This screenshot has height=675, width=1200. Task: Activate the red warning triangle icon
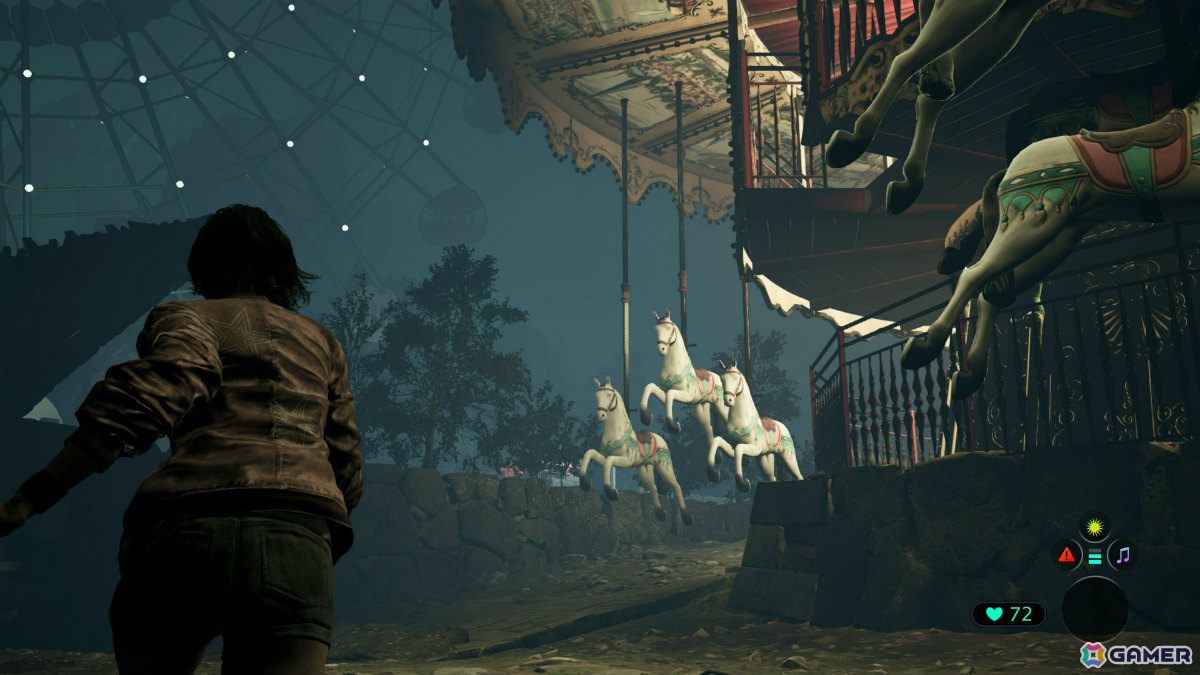pyautogui.click(x=1067, y=555)
